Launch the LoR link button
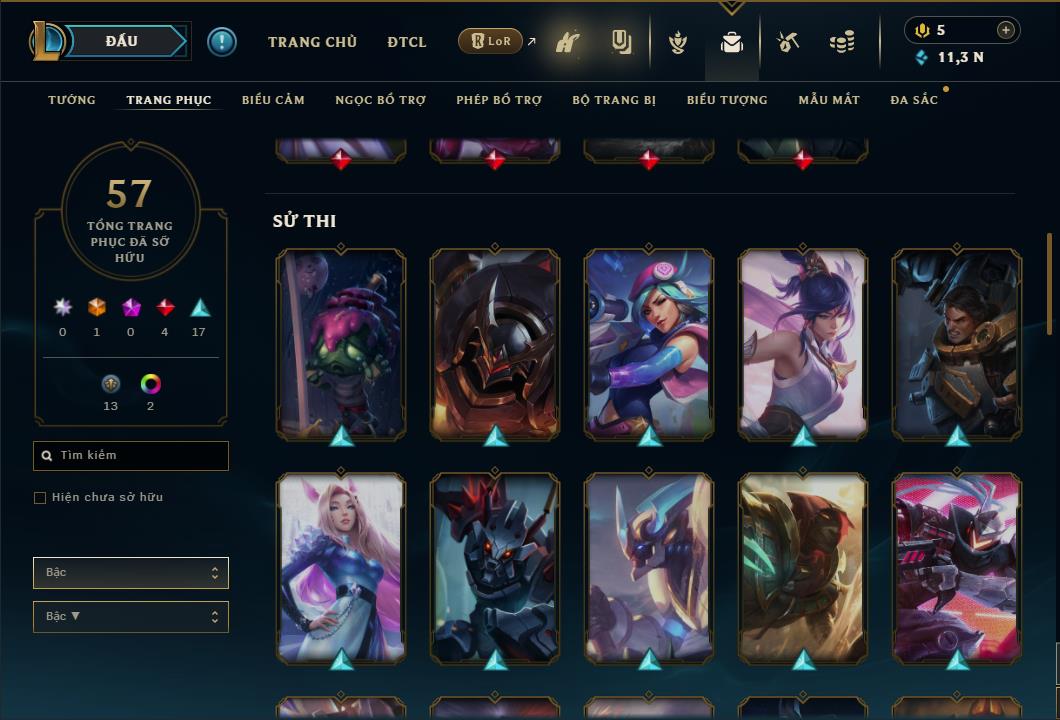Image resolution: width=1060 pixels, height=720 pixels. (490, 41)
